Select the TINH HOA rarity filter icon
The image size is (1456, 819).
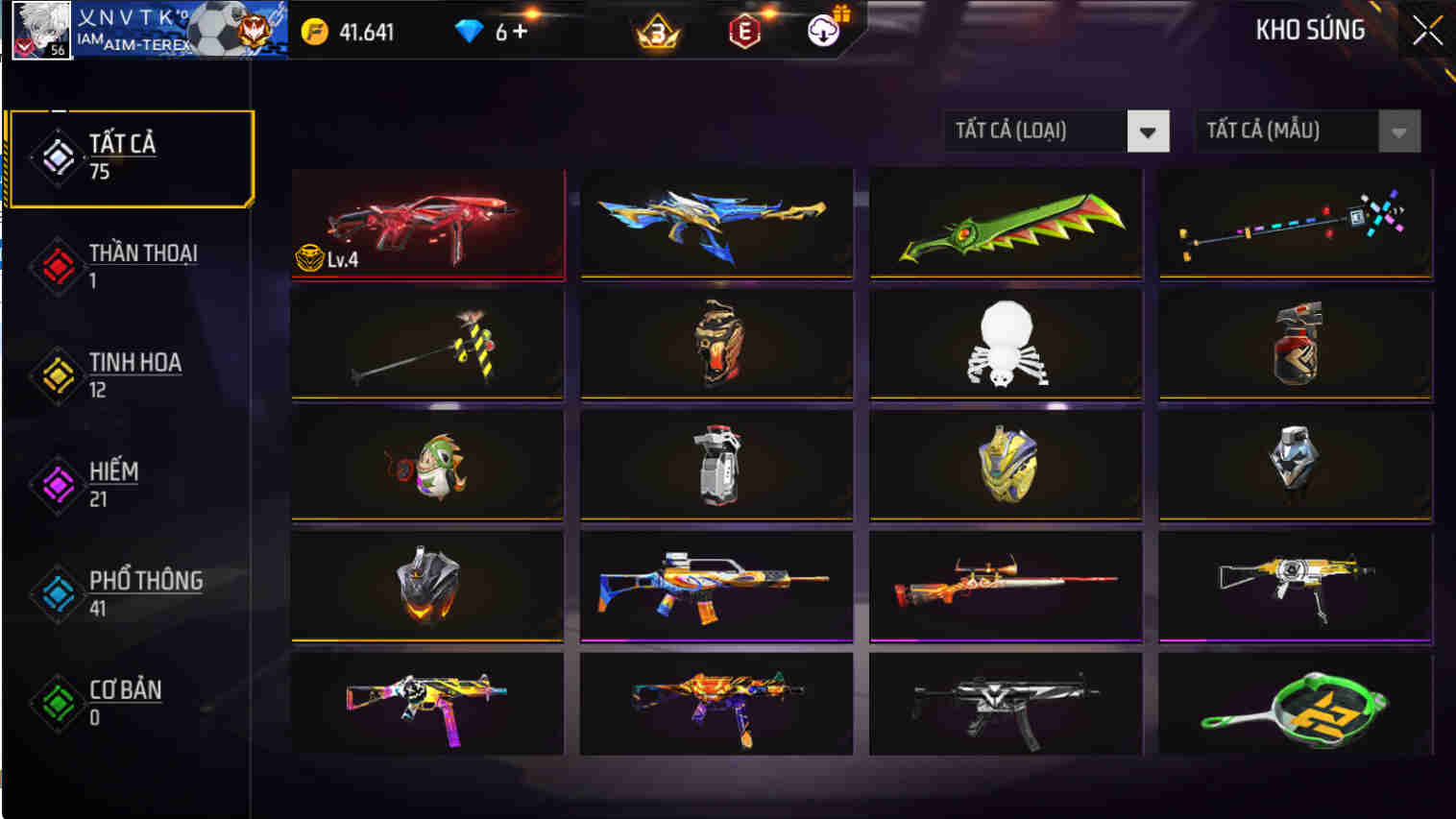tap(58, 375)
